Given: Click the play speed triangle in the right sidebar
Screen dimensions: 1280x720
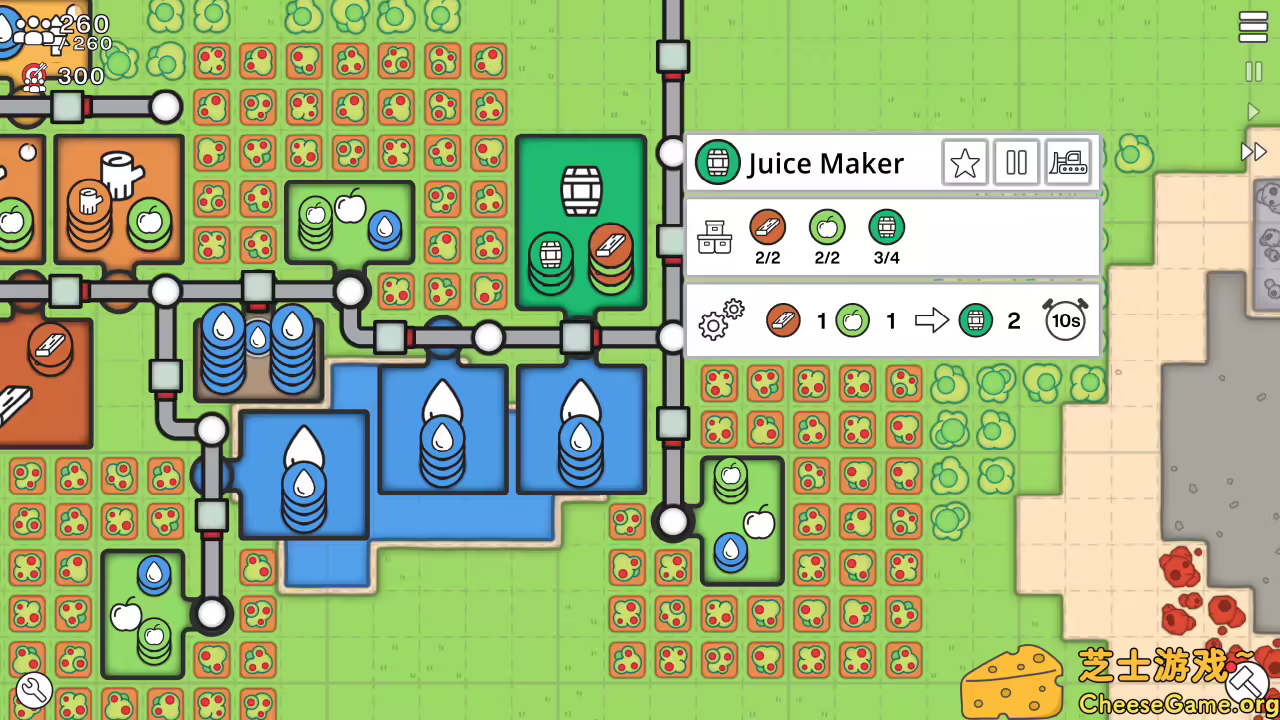Looking at the screenshot, I should pos(1254,112).
